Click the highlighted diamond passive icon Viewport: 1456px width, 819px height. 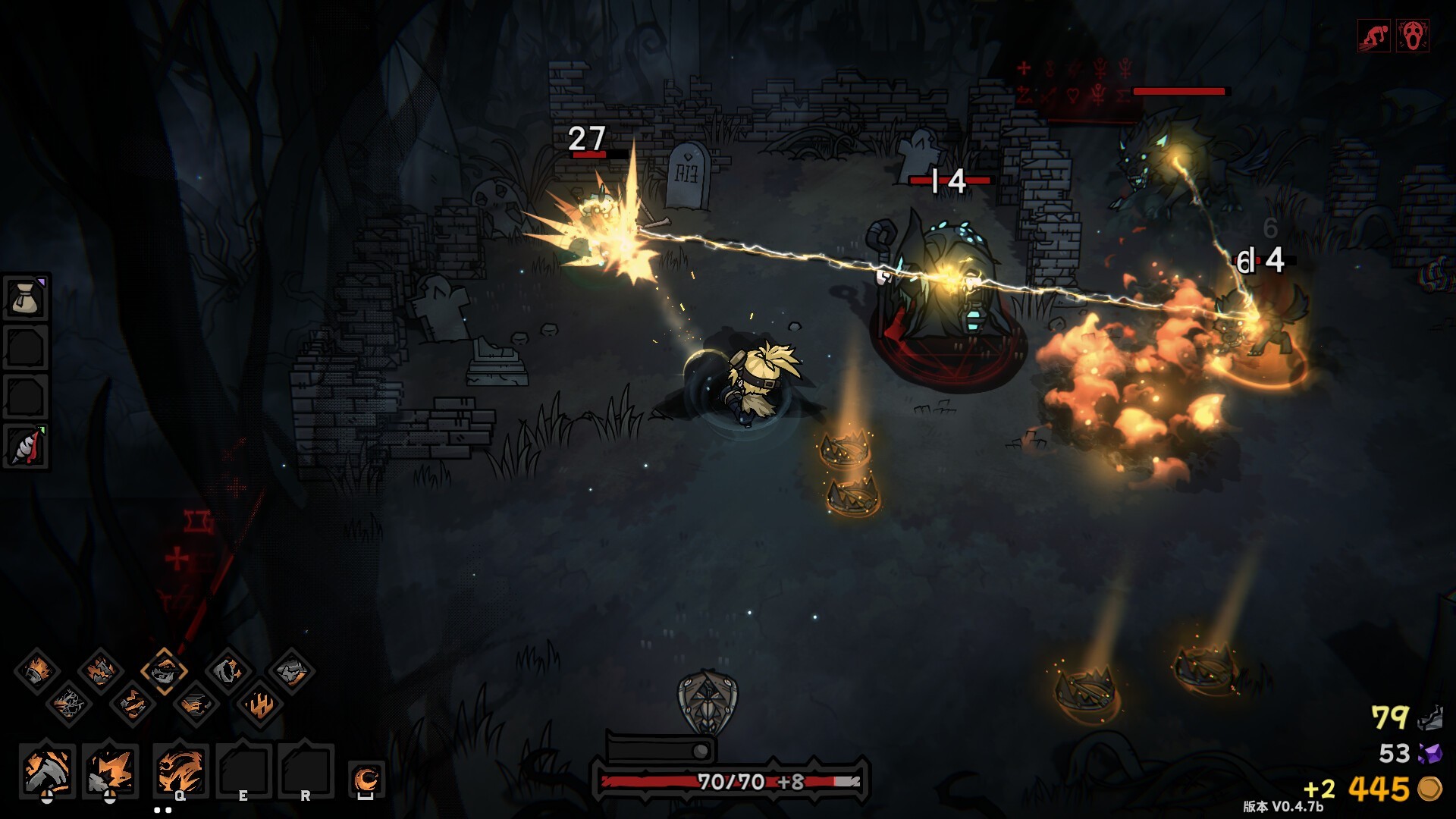(164, 670)
